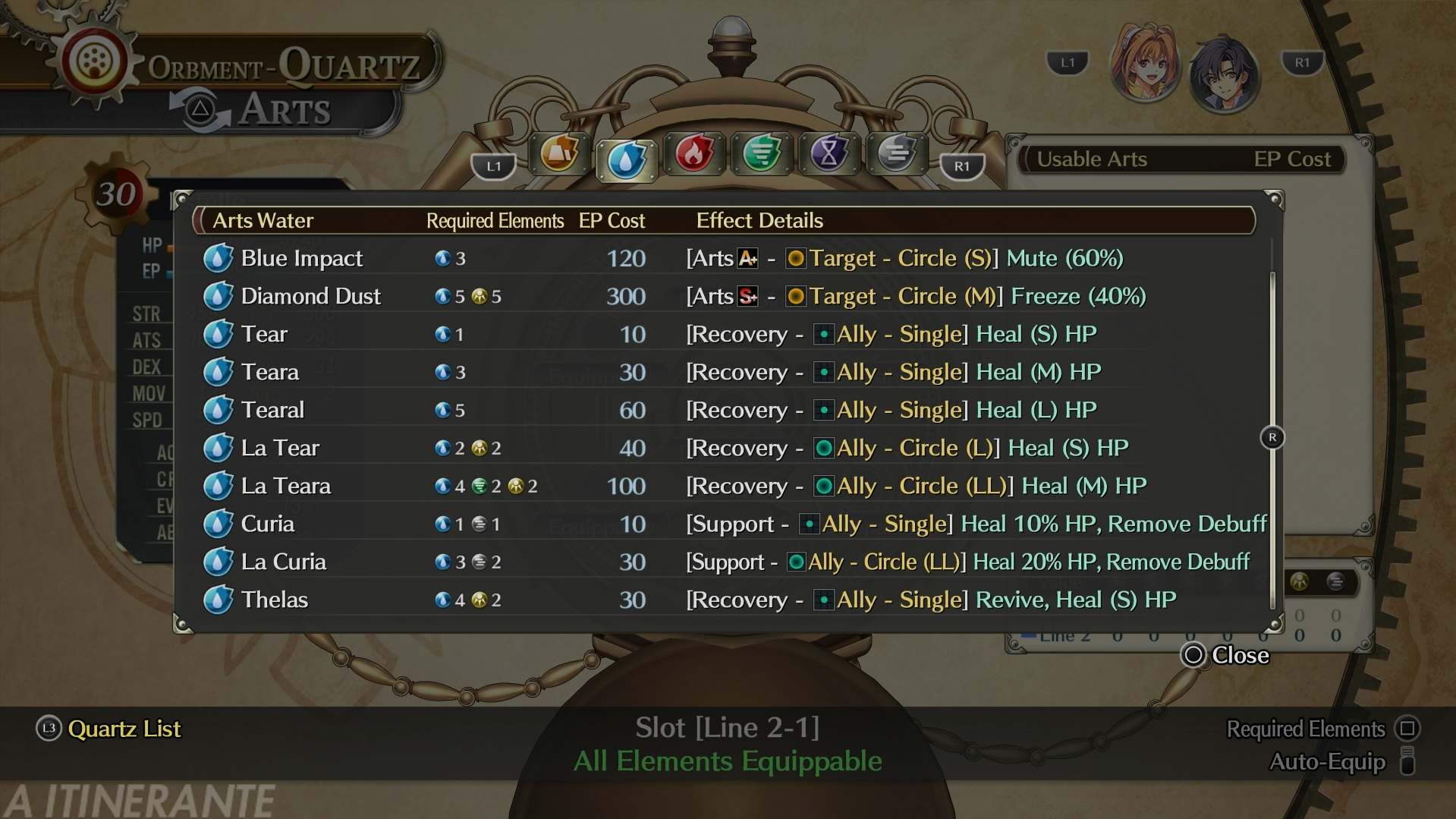Close the arts list window
Image resolution: width=1456 pixels, height=819 pixels.
pyautogui.click(x=1225, y=655)
